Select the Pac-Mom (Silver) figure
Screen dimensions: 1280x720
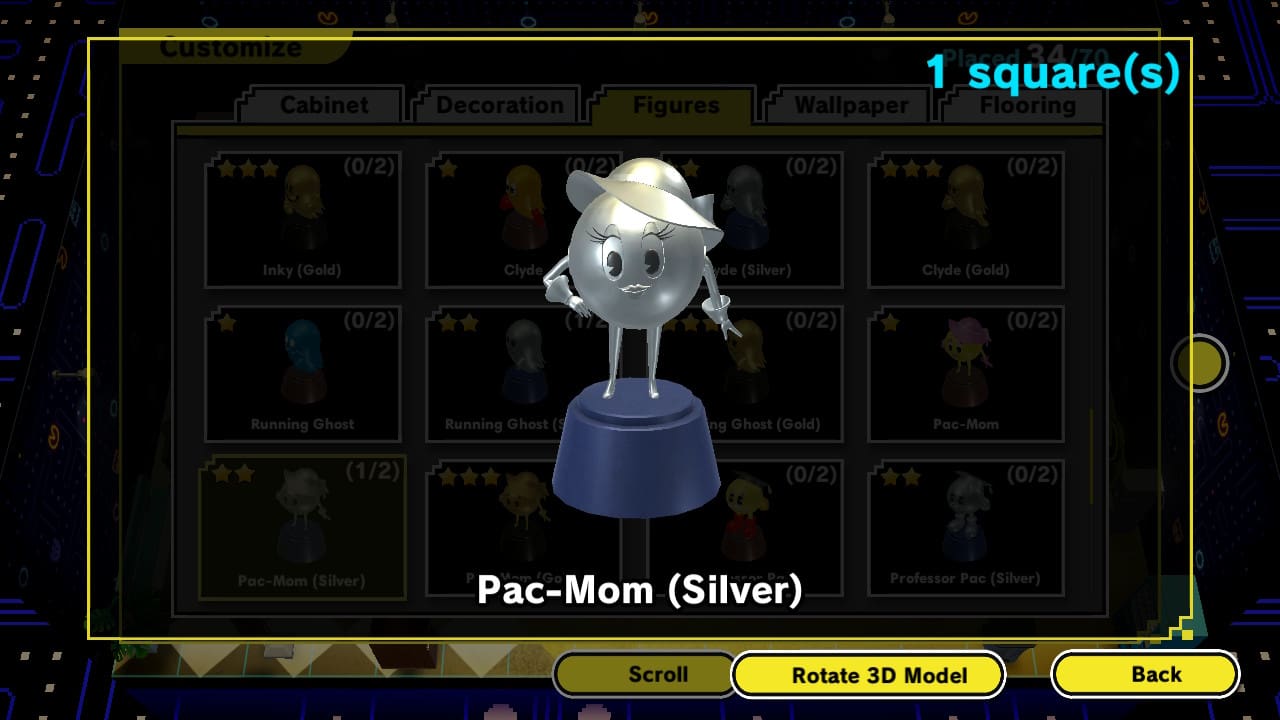click(302, 525)
